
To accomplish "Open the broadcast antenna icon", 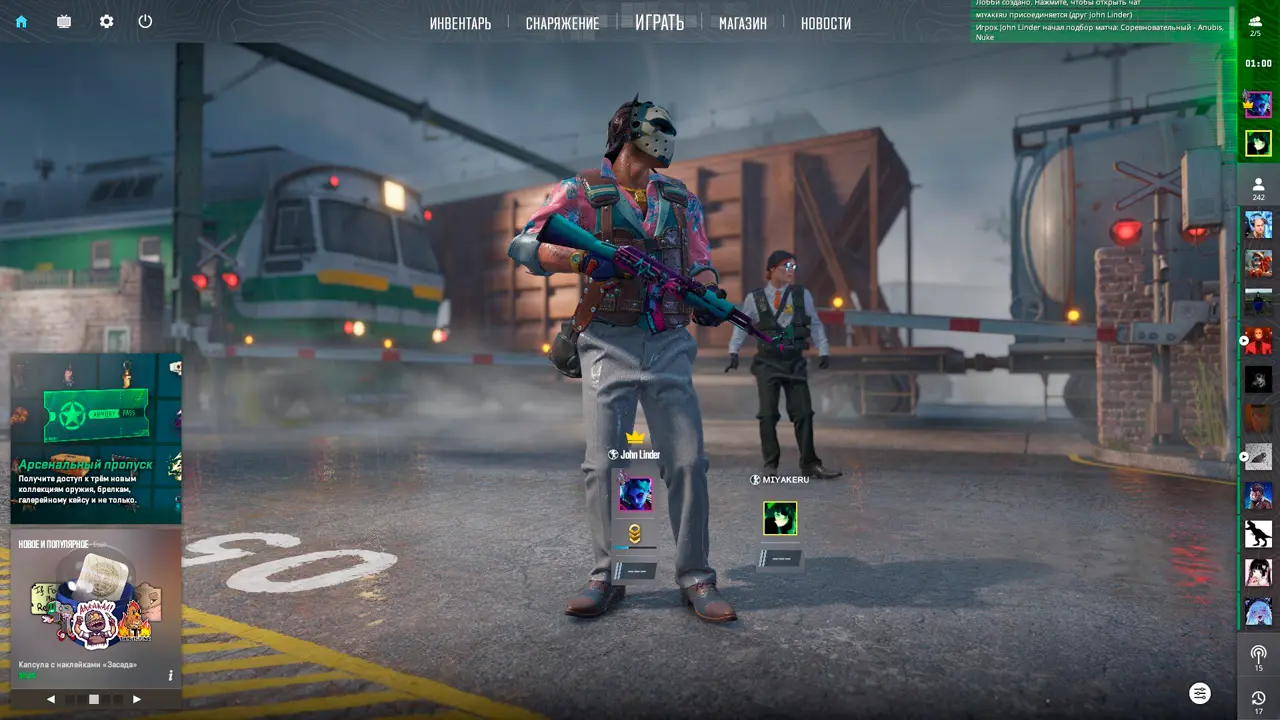I will click(1258, 656).
